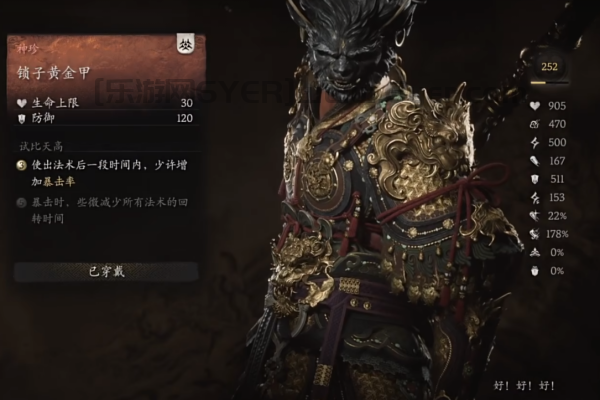
Task: Select the armor set emblem on the 锁子黄金甲 card
Action: (x=186, y=44)
